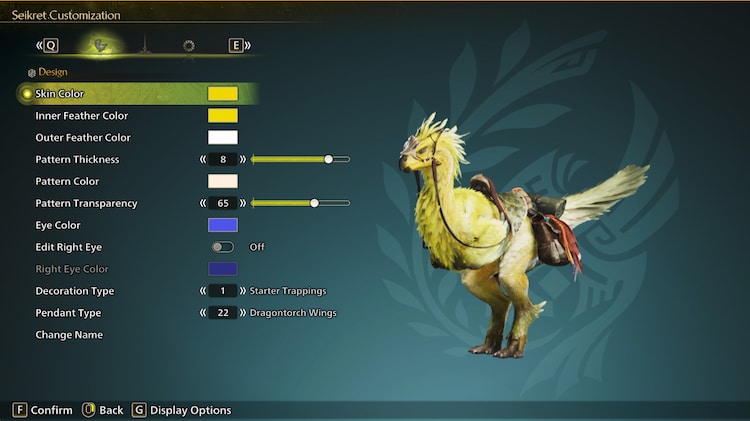Open the Pattern Color swatch
This screenshot has height=421, width=750.
tap(222, 182)
